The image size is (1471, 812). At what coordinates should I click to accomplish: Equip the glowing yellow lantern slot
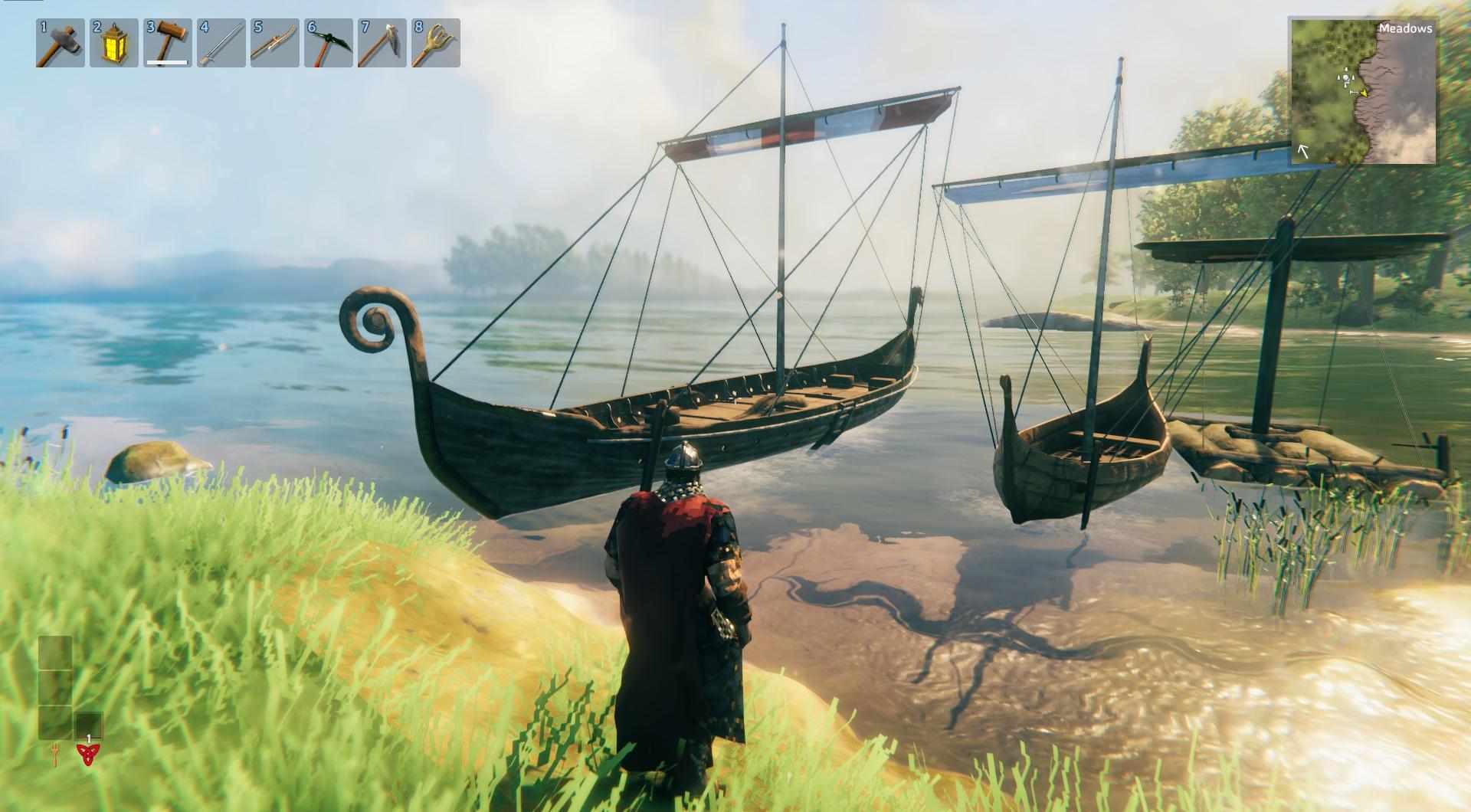click(x=114, y=43)
